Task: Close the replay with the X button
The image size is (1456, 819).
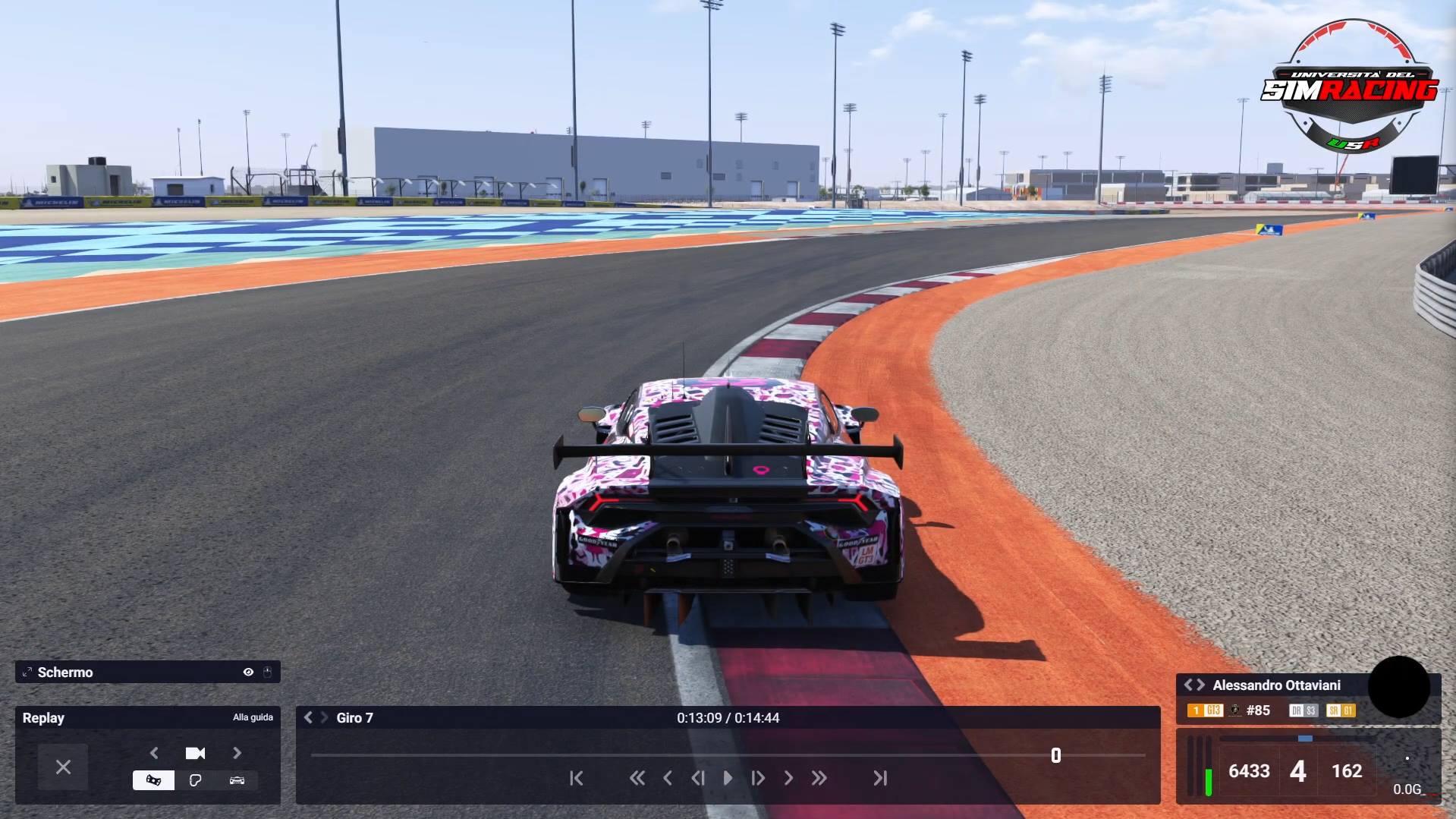Action: 63,767
